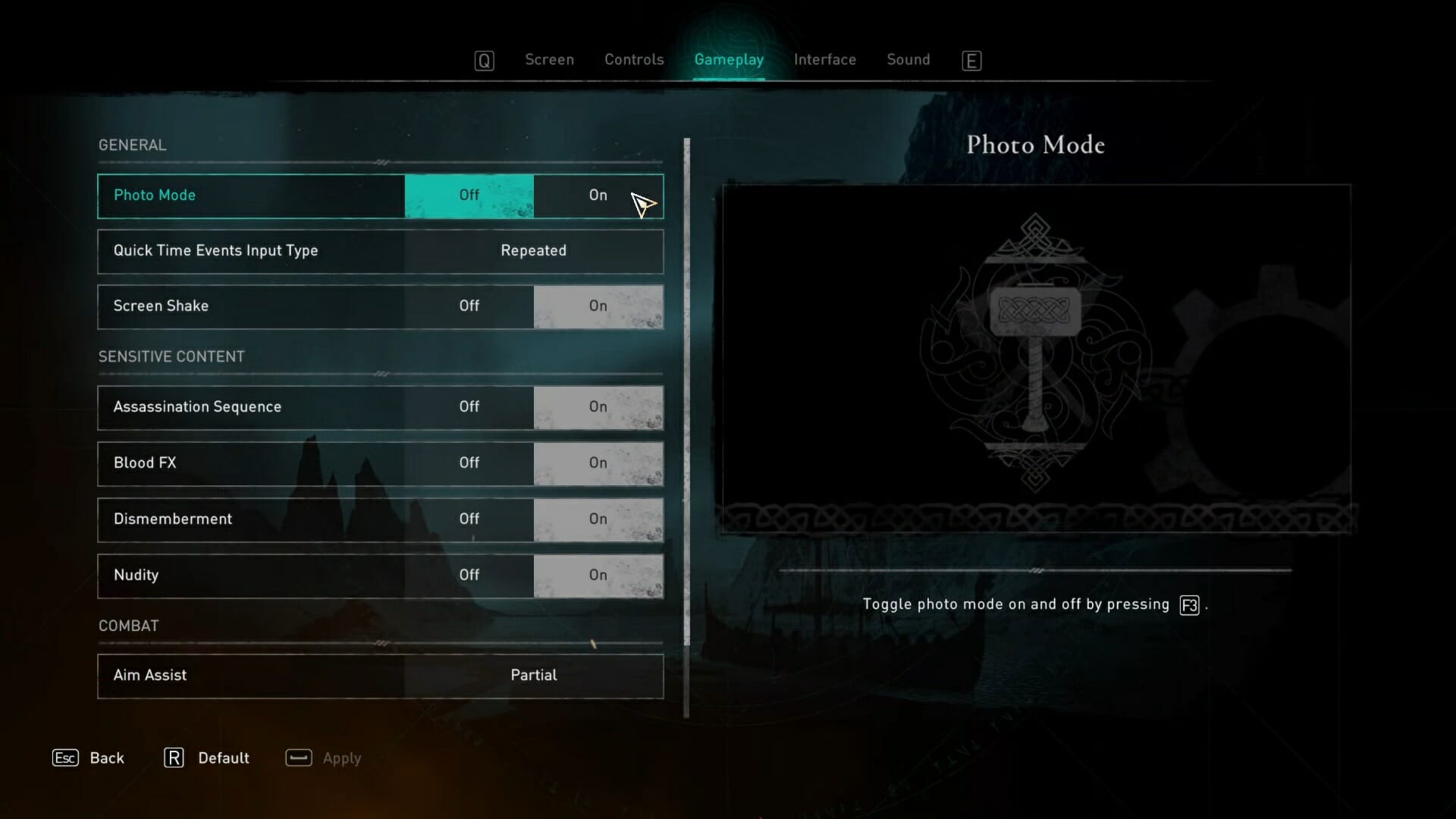The image size is (1456, 819).
Task: Go to the Sound tab
Action: point(908,60)
